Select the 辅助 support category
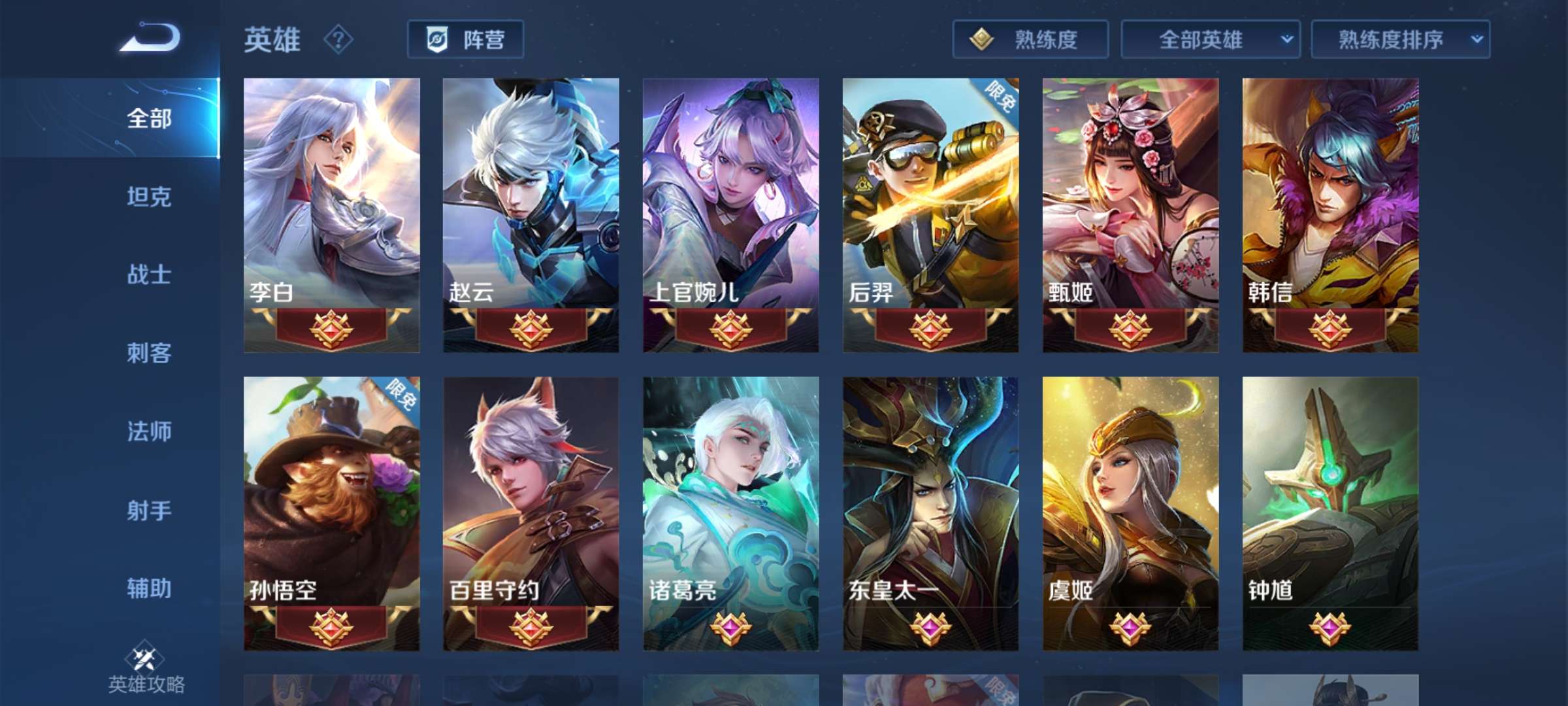 pos(149,589)
